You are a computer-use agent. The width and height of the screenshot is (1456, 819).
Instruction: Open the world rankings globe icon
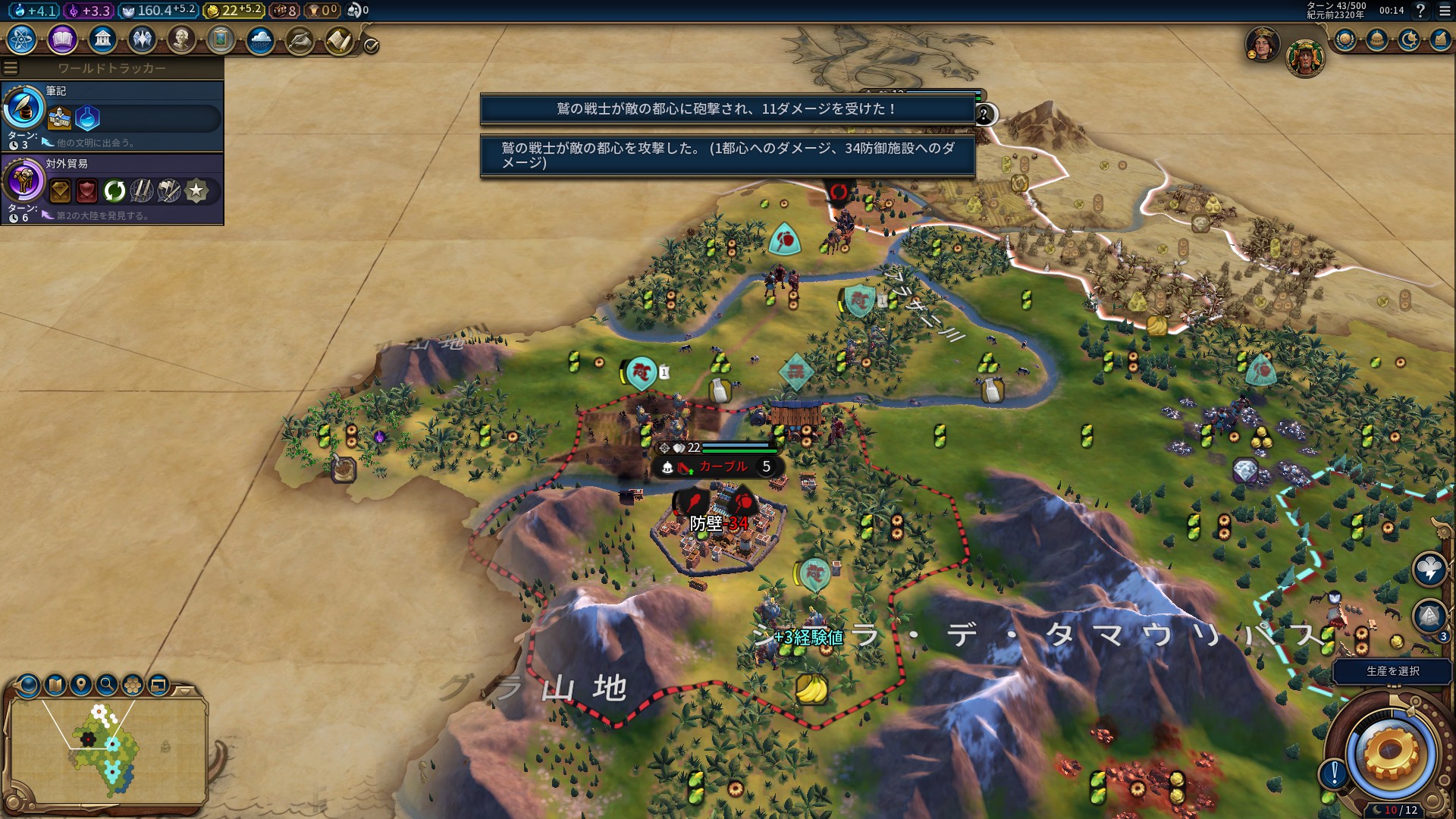pyautogui.click(x=1345, y=39)
